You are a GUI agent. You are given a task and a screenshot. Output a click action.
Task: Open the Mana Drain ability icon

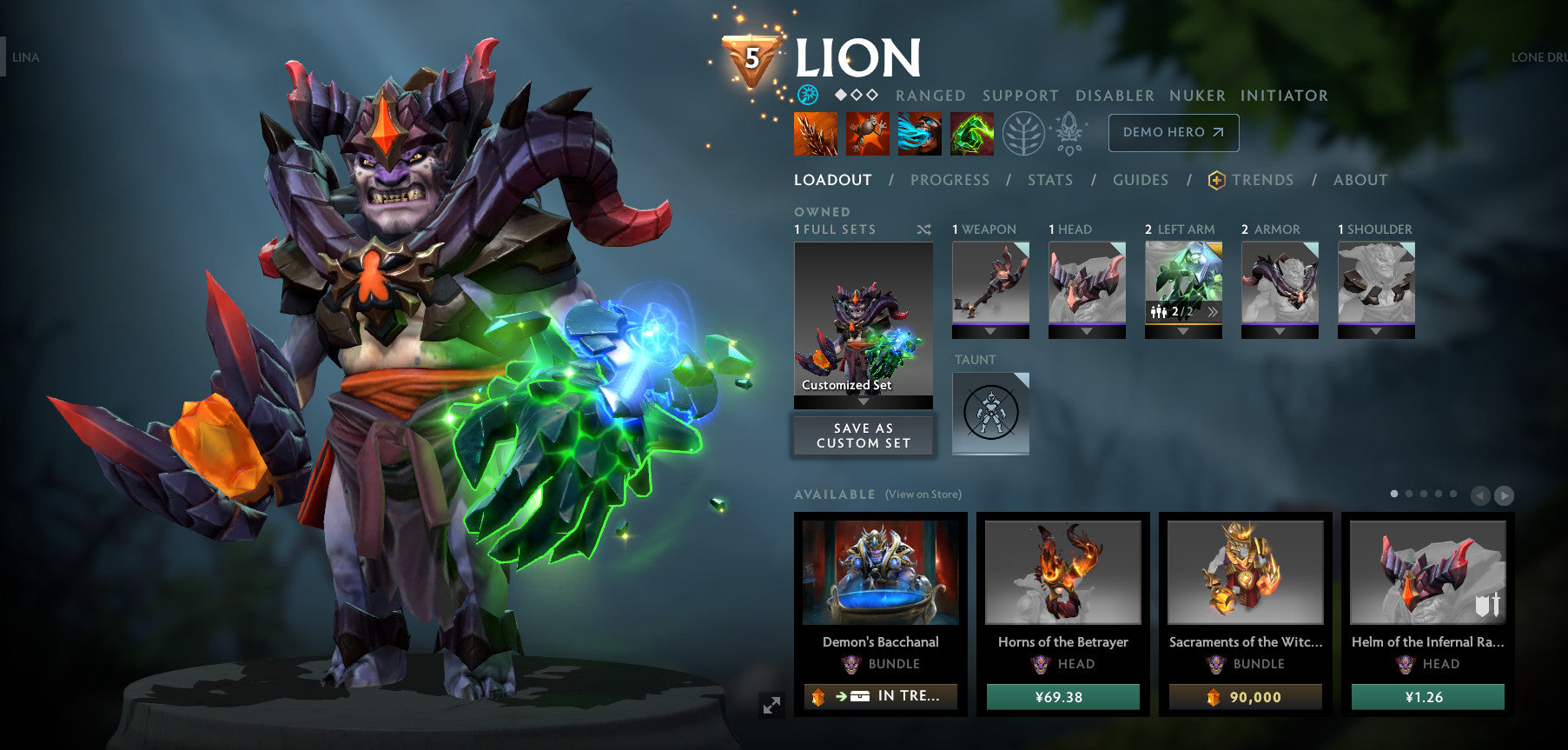pos(918,135)
